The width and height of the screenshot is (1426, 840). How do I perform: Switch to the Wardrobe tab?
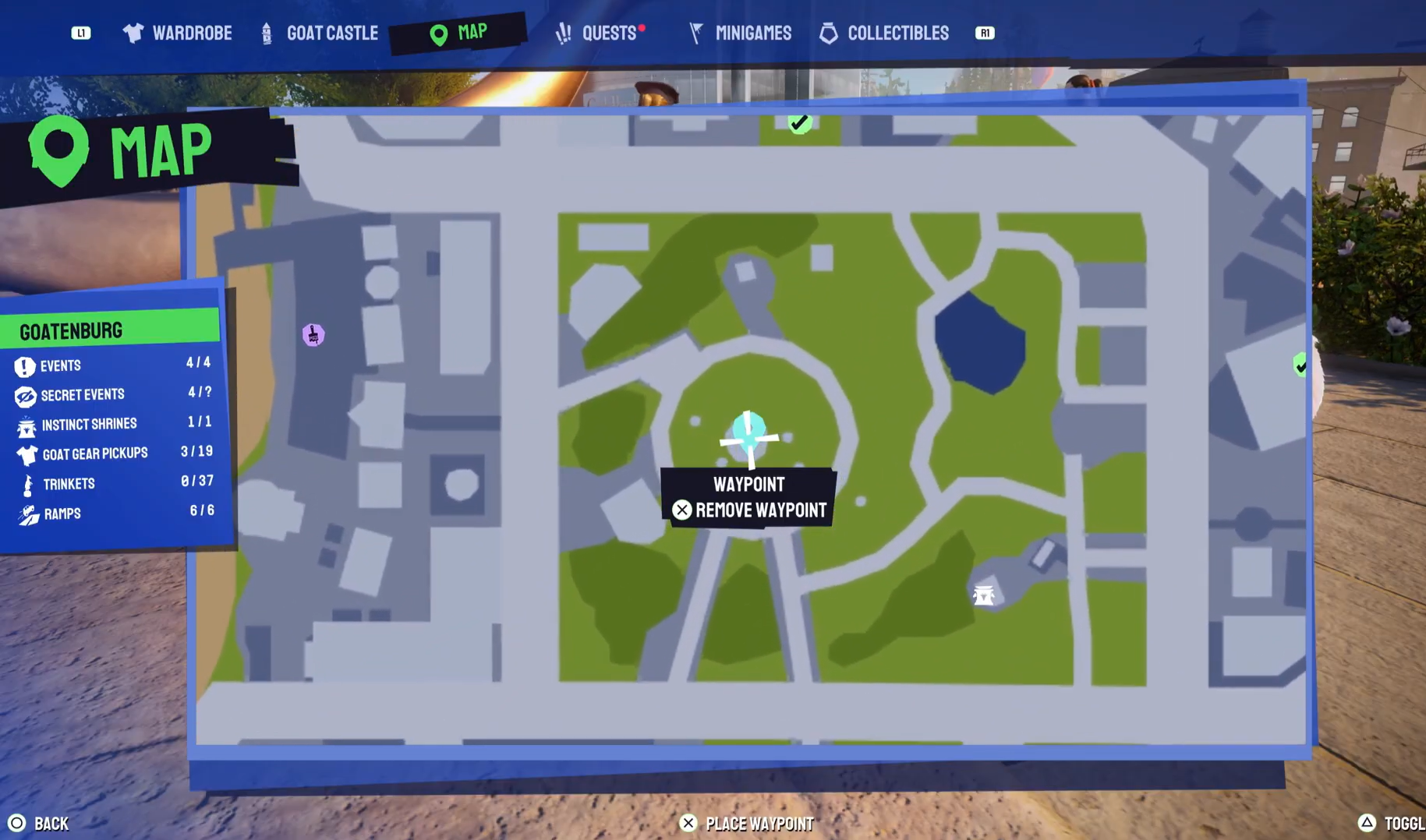click(193, 33)
